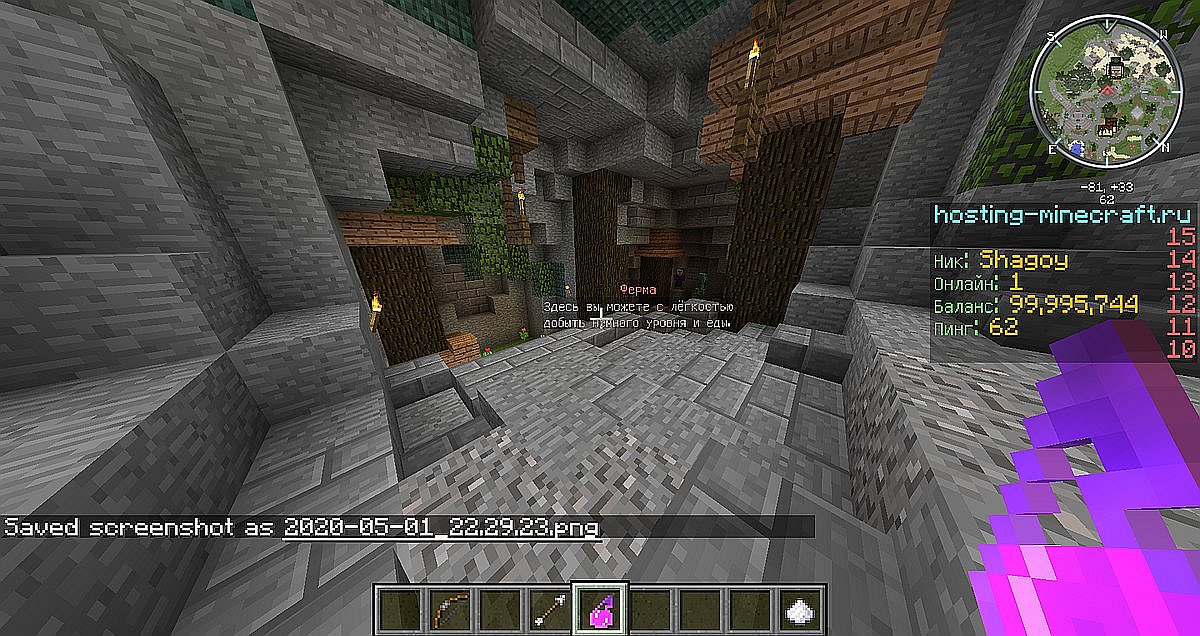Choose the arrow in the hotbar
The height and width of the screenshot is (636, 1200).
click(547, 606)
